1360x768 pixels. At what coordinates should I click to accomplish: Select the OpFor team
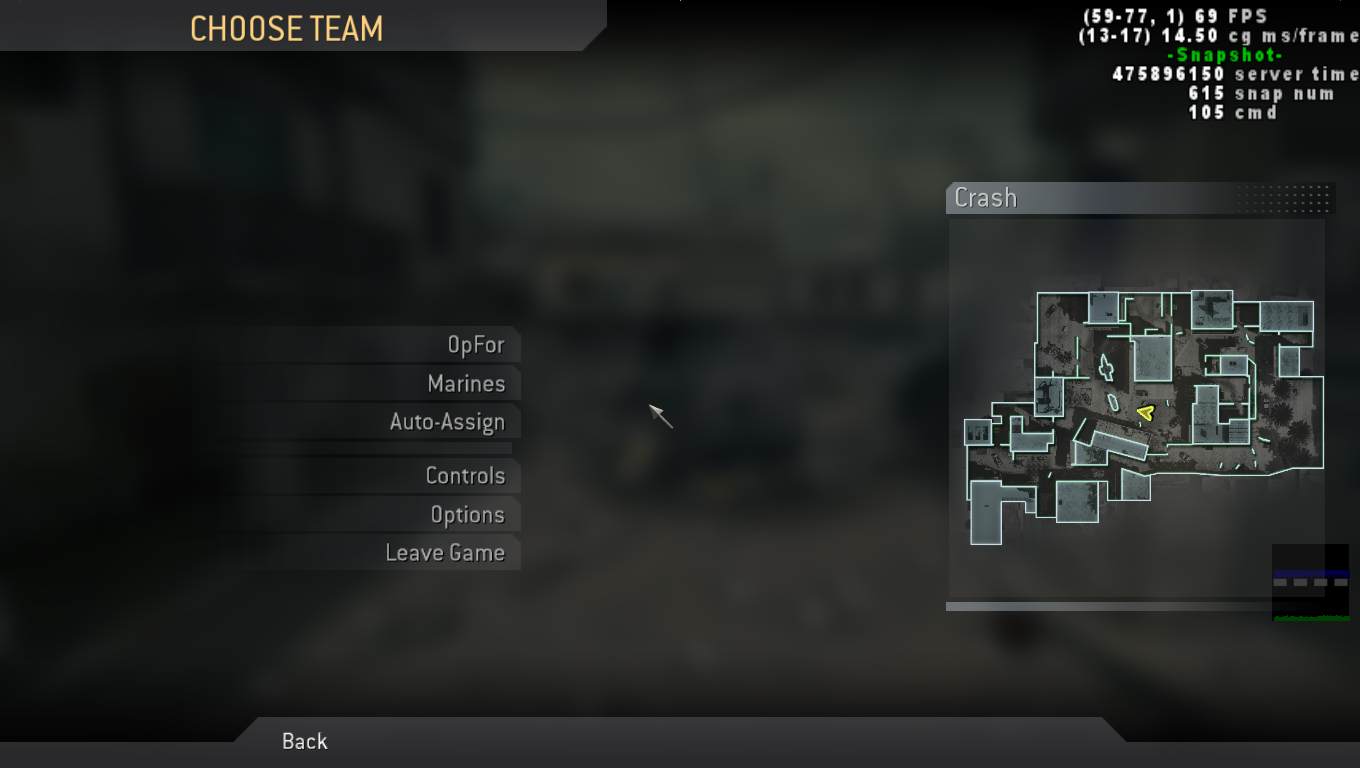473,344
